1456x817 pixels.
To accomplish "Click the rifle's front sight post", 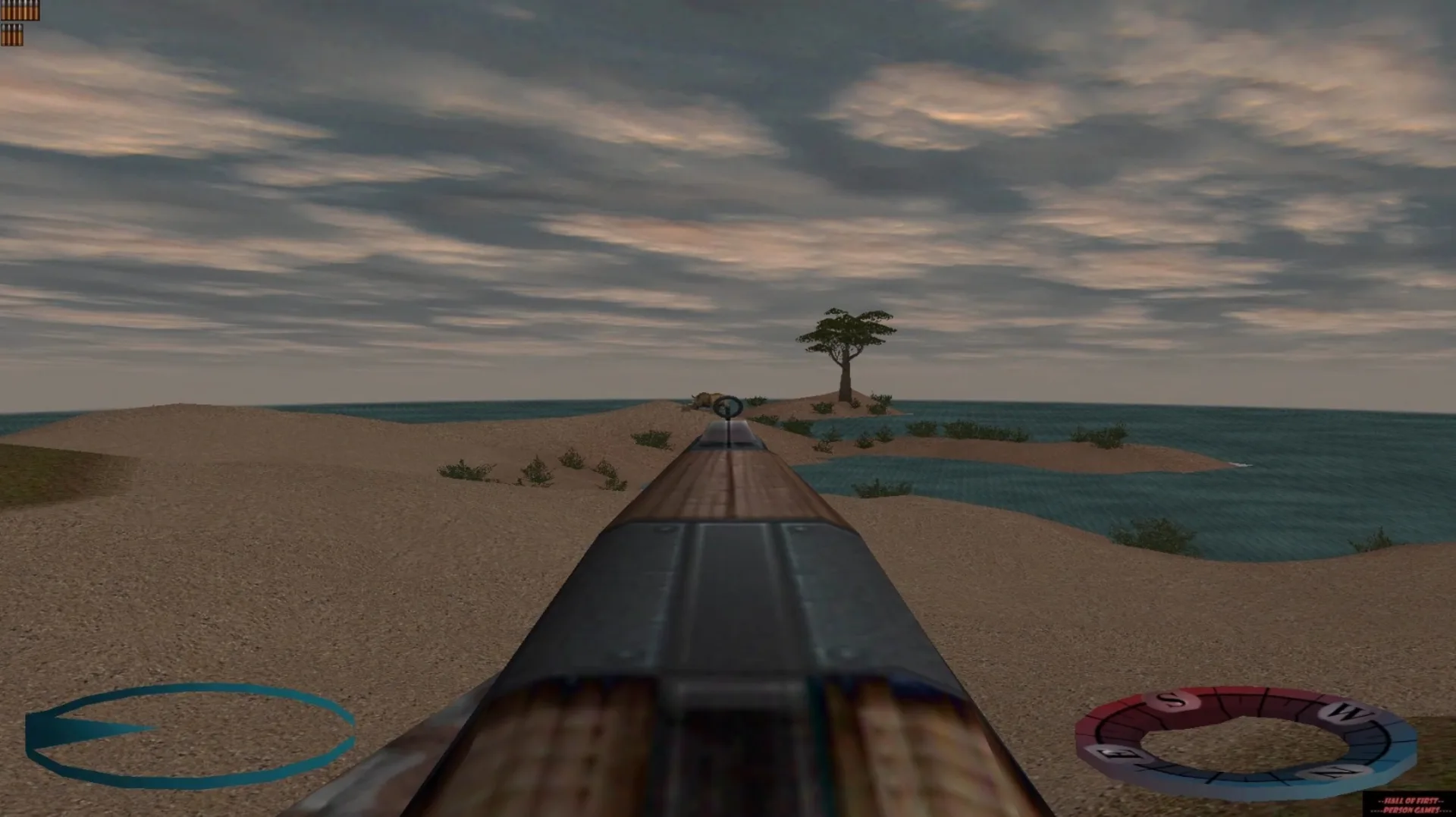I will click(727, 418).
